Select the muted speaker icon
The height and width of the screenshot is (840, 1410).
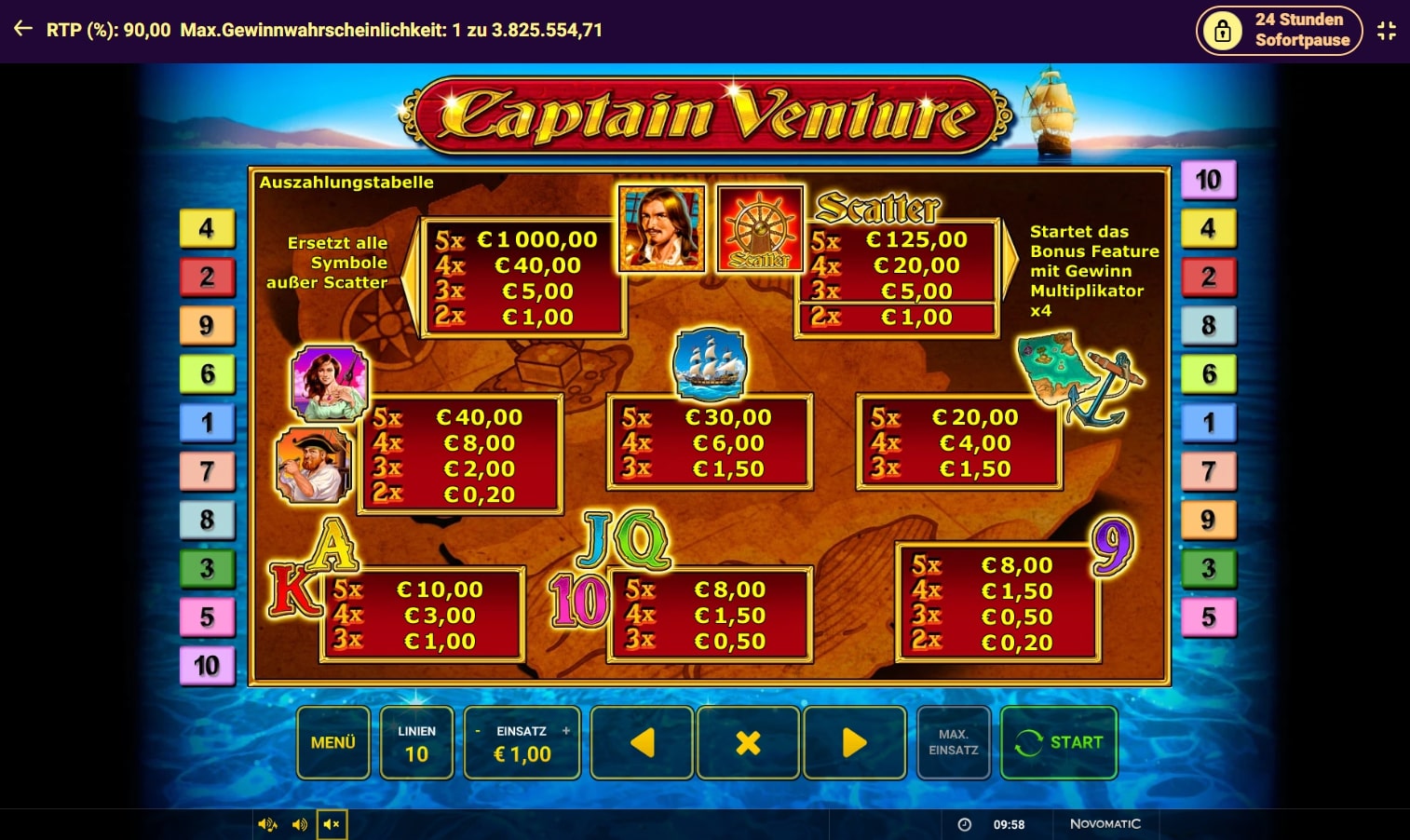332,824
